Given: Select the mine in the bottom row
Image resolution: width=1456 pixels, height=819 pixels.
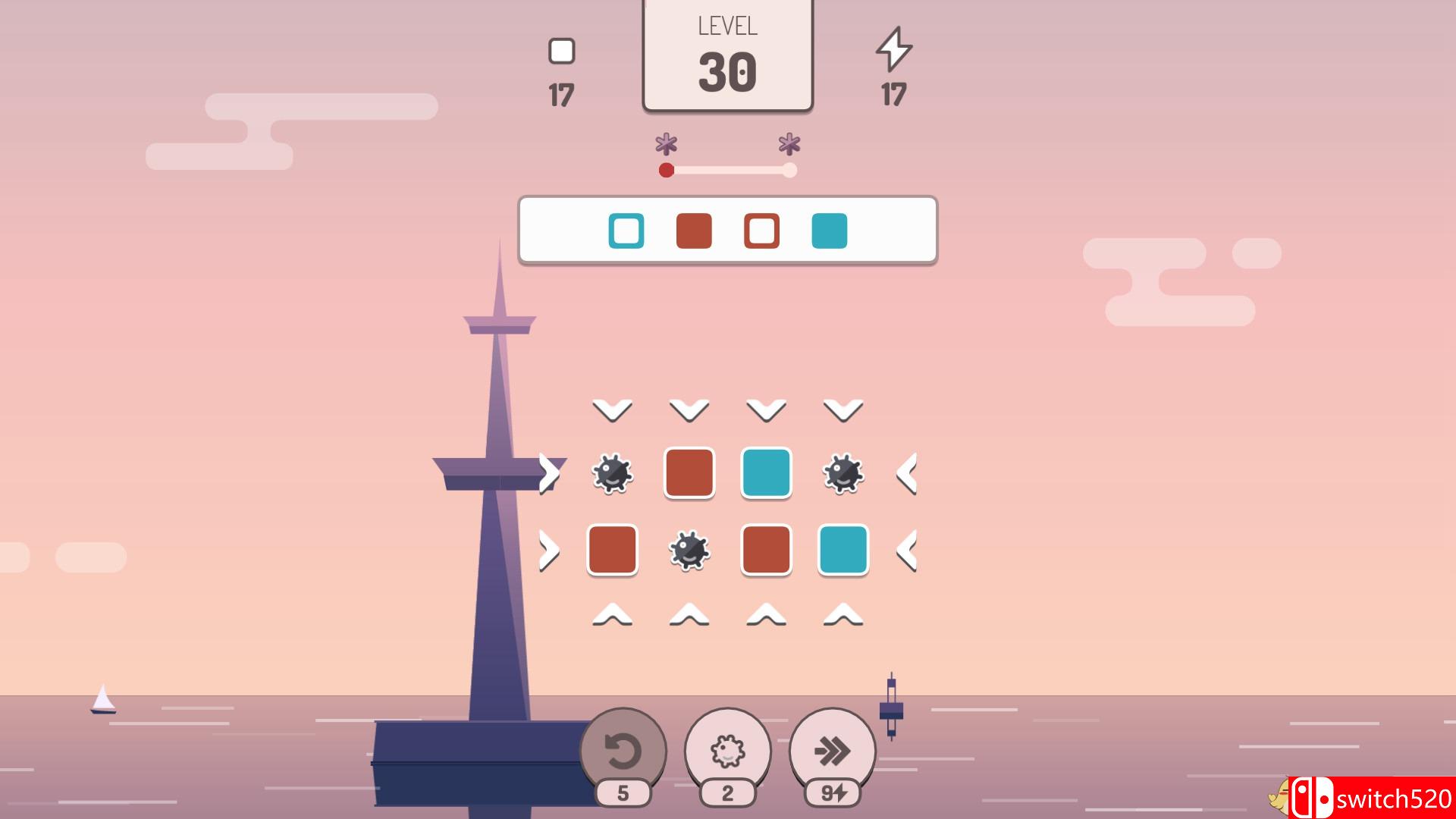Looking at the screenshot, I should click(690, 551).
